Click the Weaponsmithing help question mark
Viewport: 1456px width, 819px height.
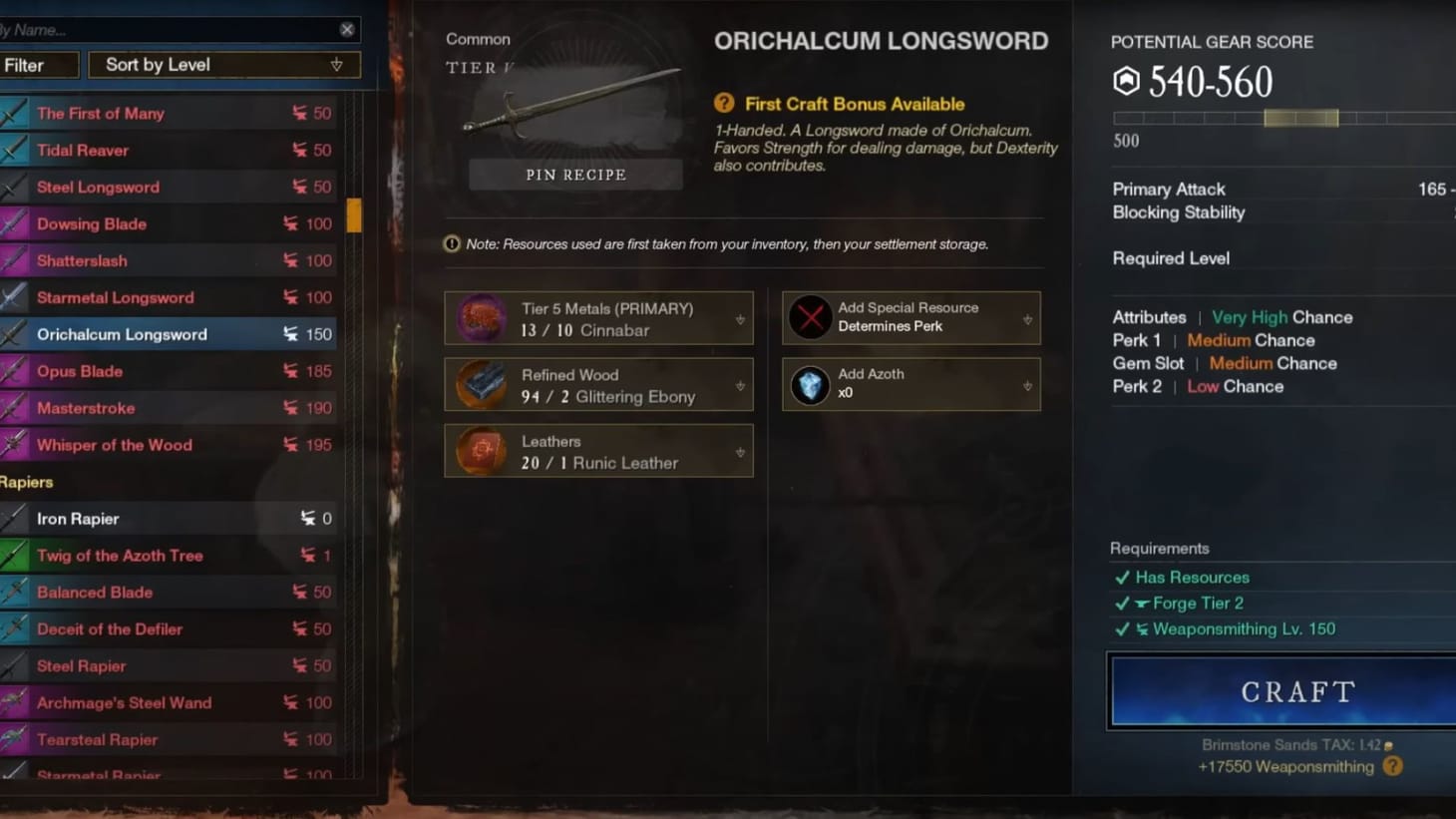(1393, 766)
